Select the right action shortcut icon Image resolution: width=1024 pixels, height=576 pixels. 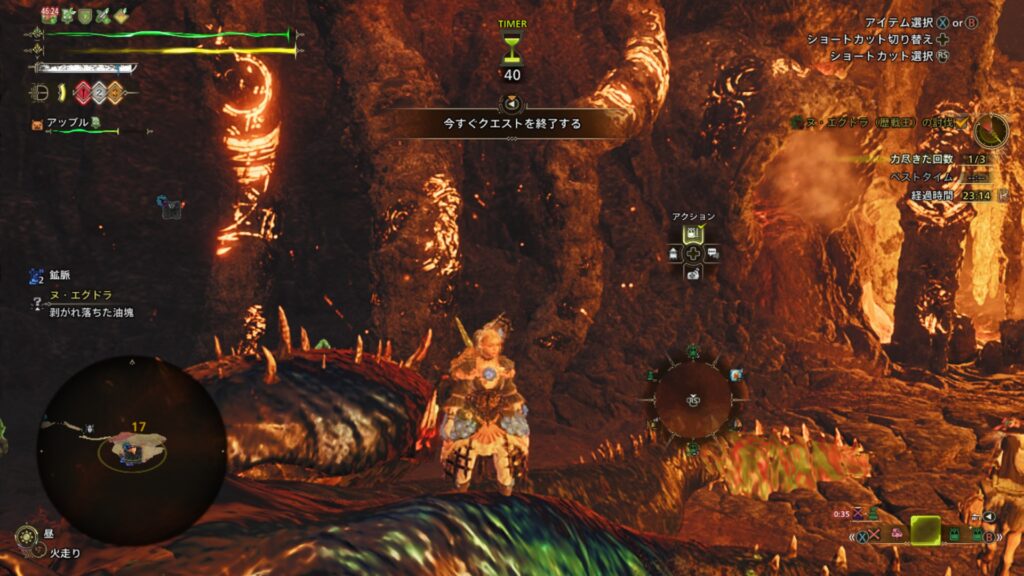712,253
